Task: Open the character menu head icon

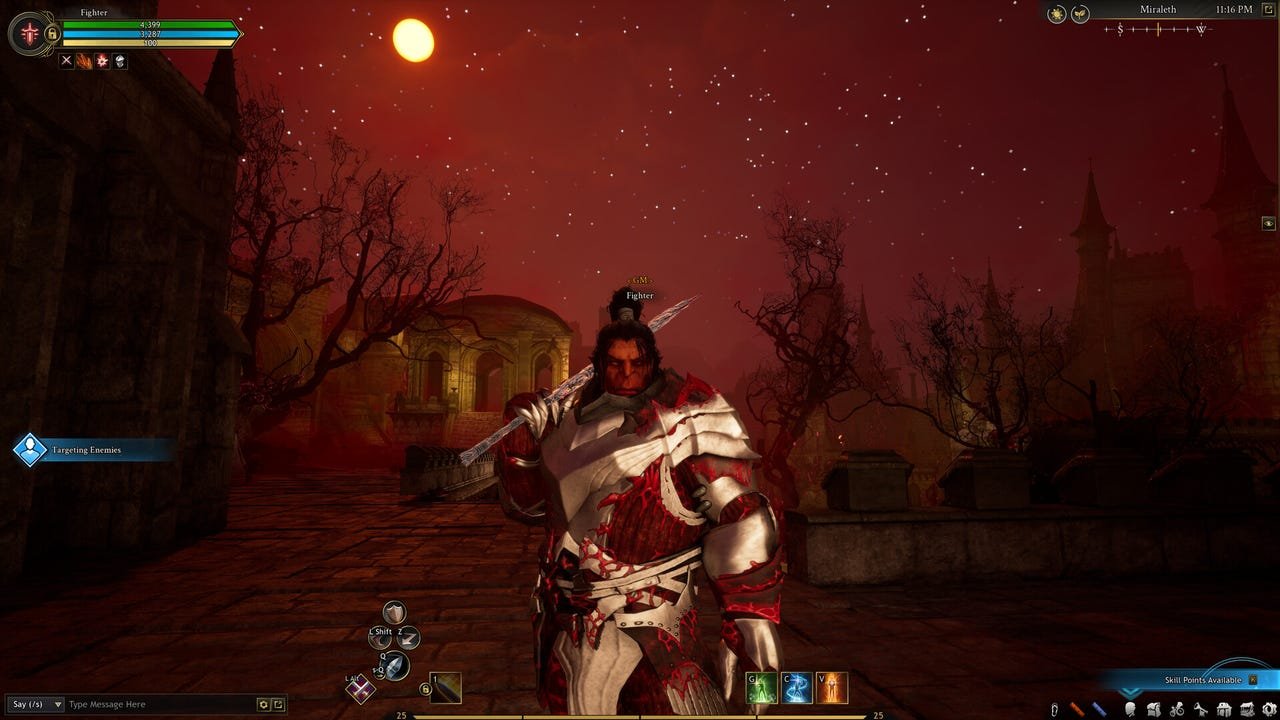Action: (1131, 708)
